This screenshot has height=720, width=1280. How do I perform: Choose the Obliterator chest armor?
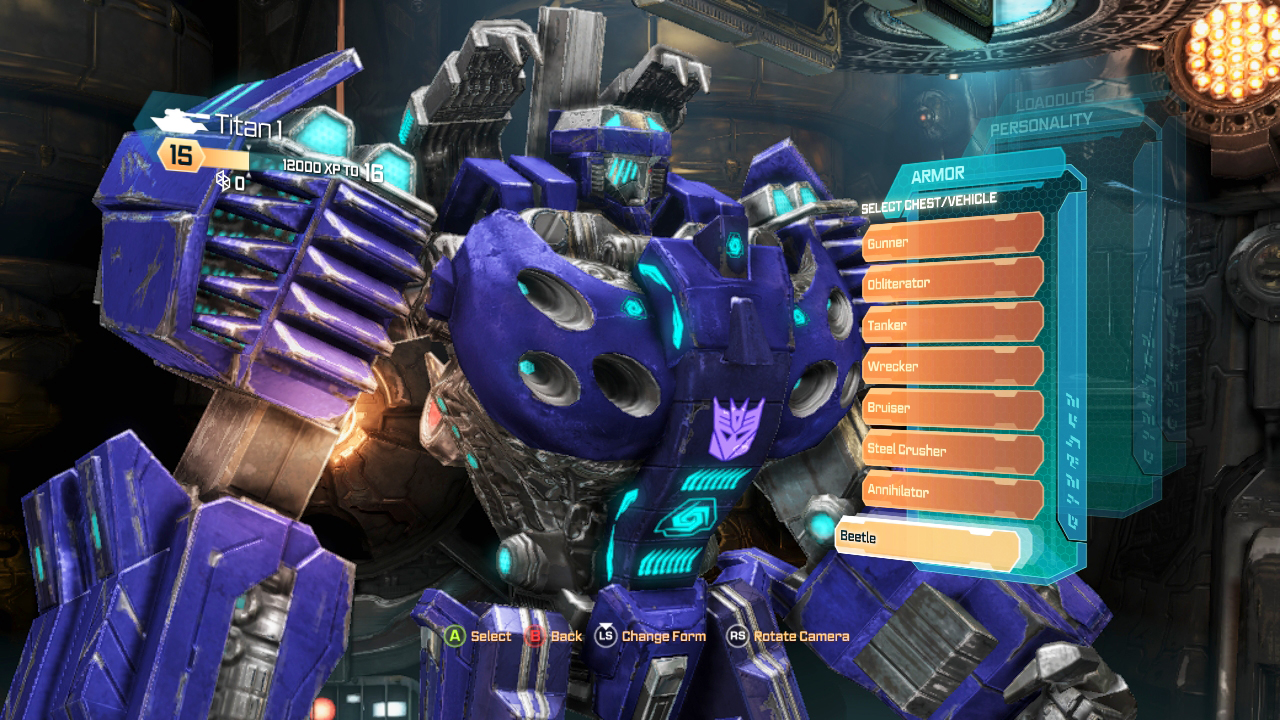[952, 283]
